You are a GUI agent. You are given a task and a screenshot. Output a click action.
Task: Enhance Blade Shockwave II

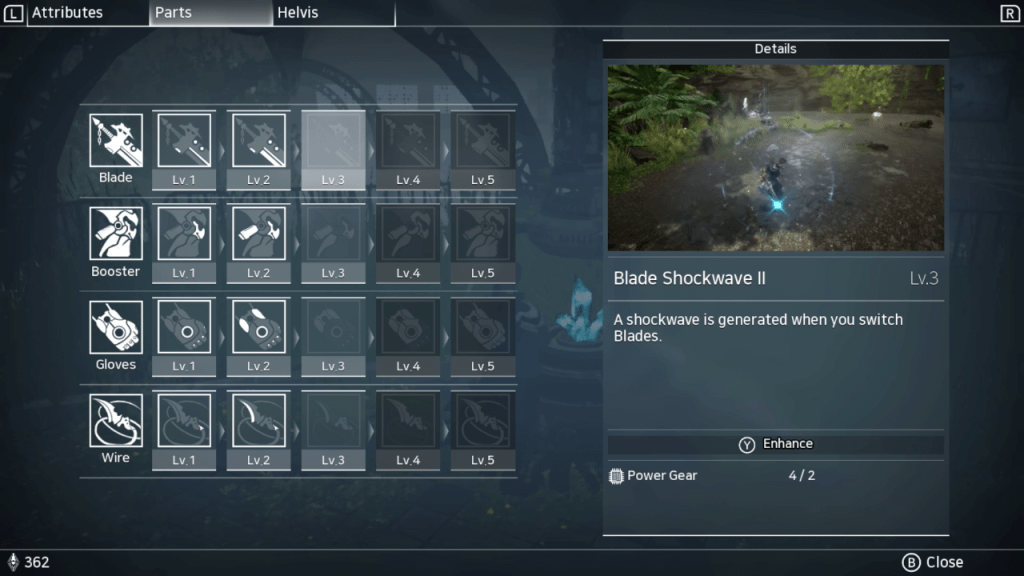[775, 444]
